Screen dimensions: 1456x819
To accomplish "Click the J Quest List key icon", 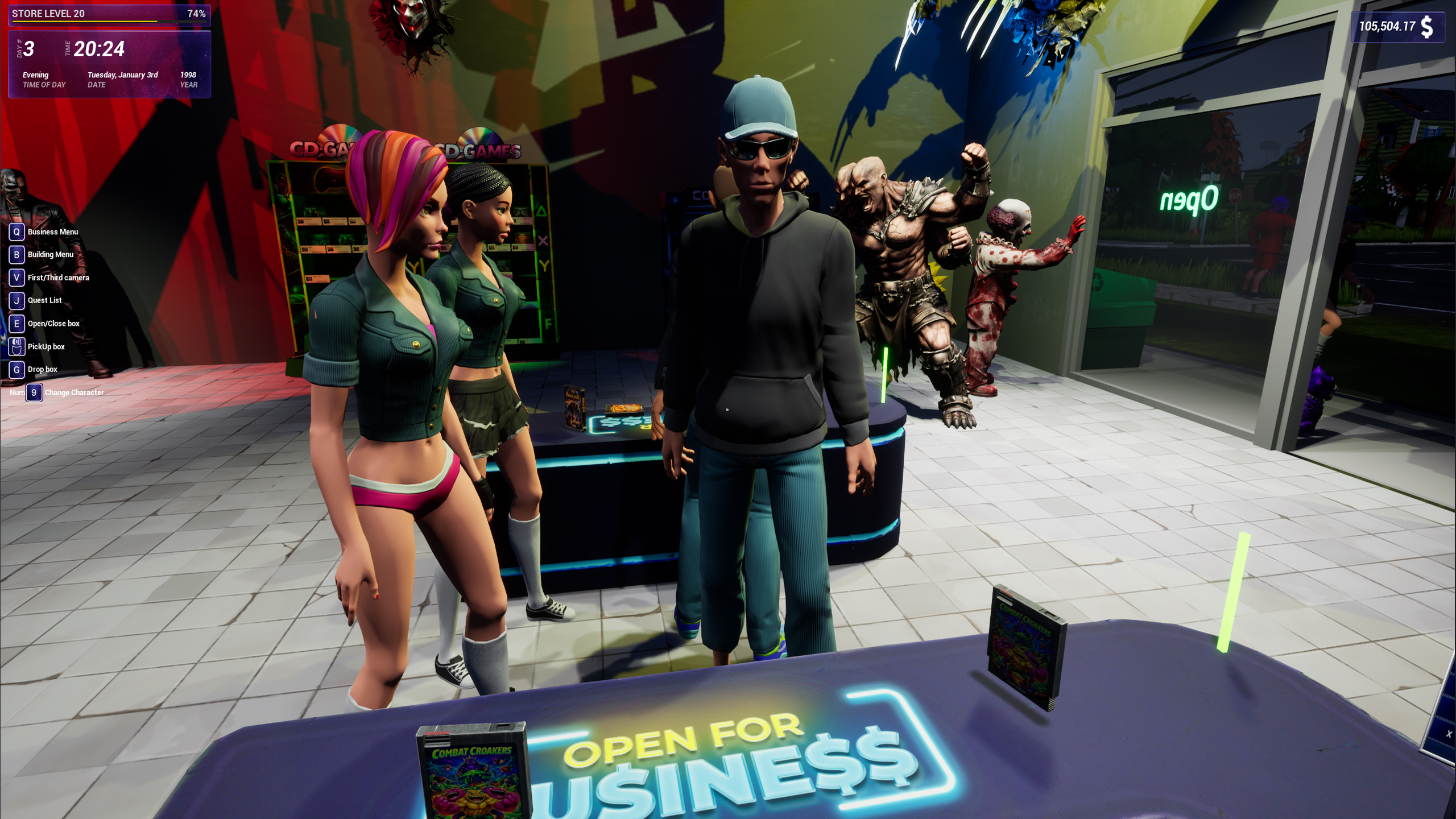I will pyautogui.click(x=16, y=300).
